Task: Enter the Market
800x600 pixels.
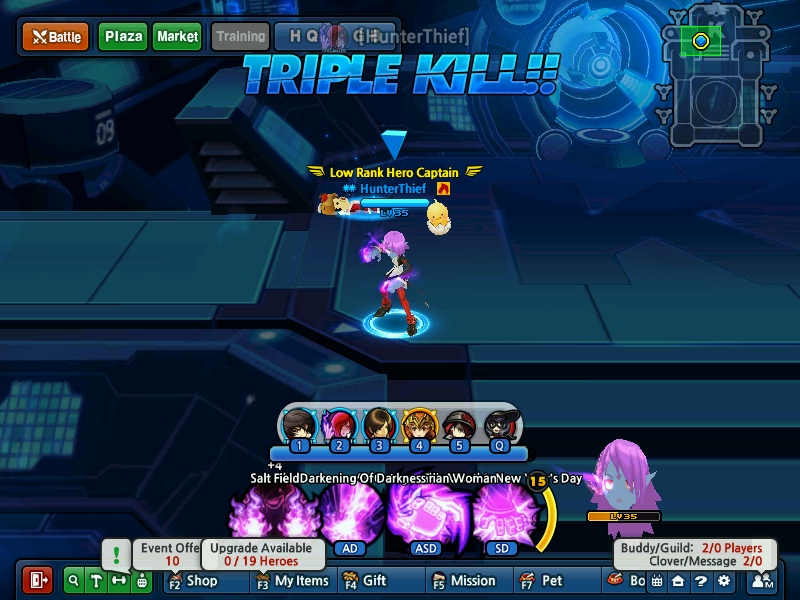Action: click(x=177, y=37)
